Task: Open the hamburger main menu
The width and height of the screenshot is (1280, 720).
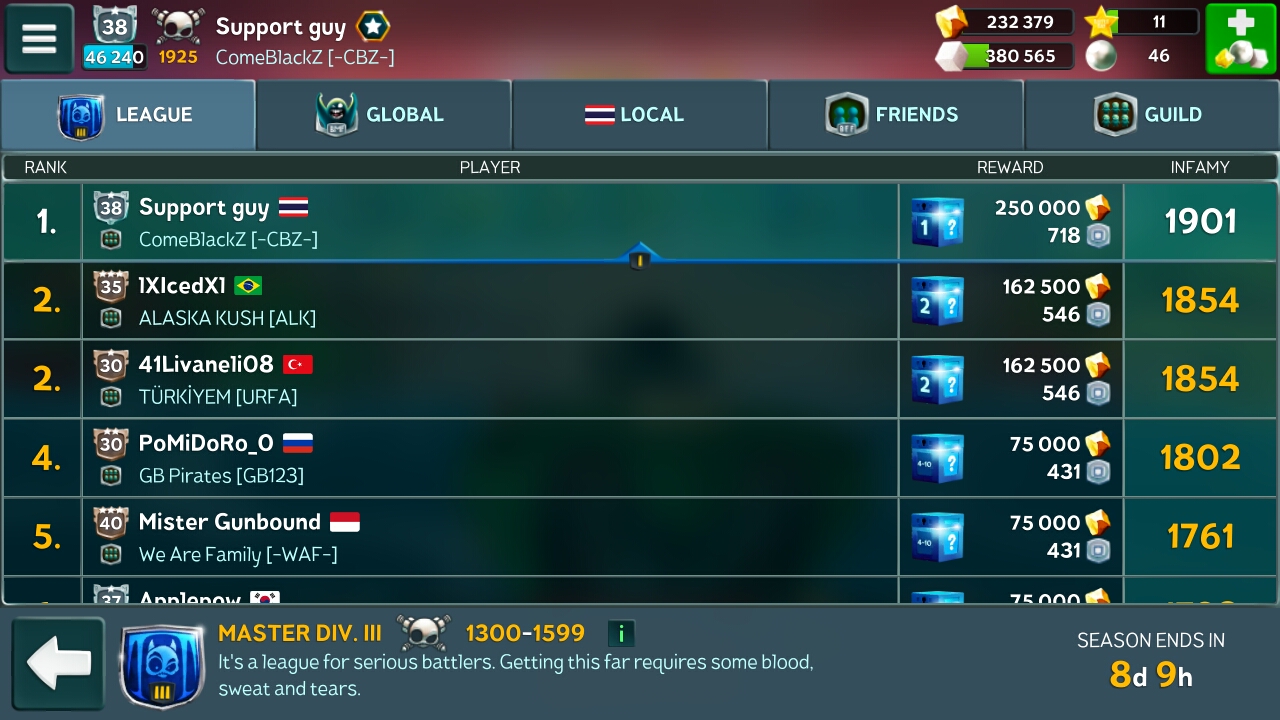Action: (x=39, y=39)
